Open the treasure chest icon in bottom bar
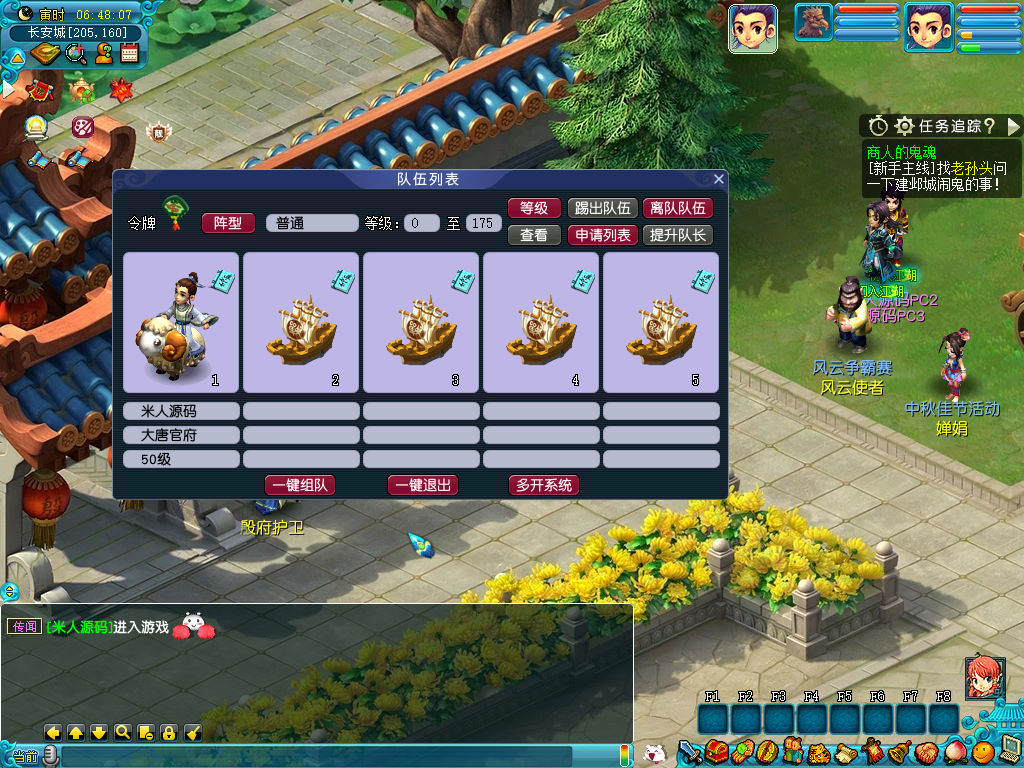Screen dimensions: 1024x768 715,752
